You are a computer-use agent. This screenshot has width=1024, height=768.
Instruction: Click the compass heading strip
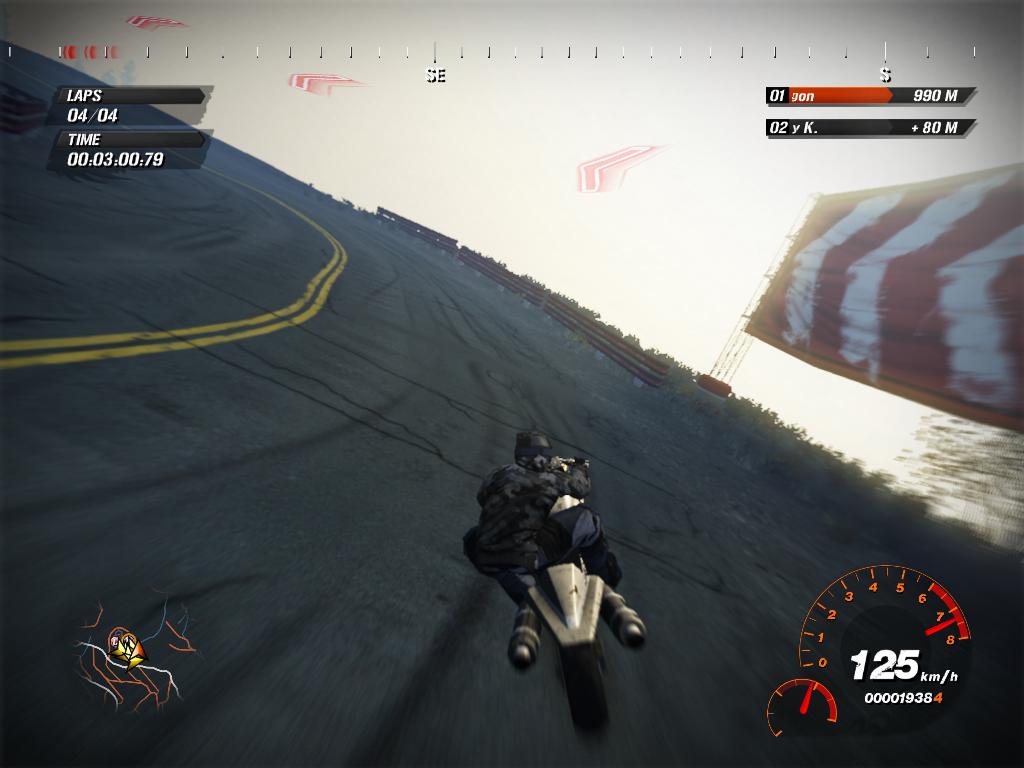tap(512, 52)
